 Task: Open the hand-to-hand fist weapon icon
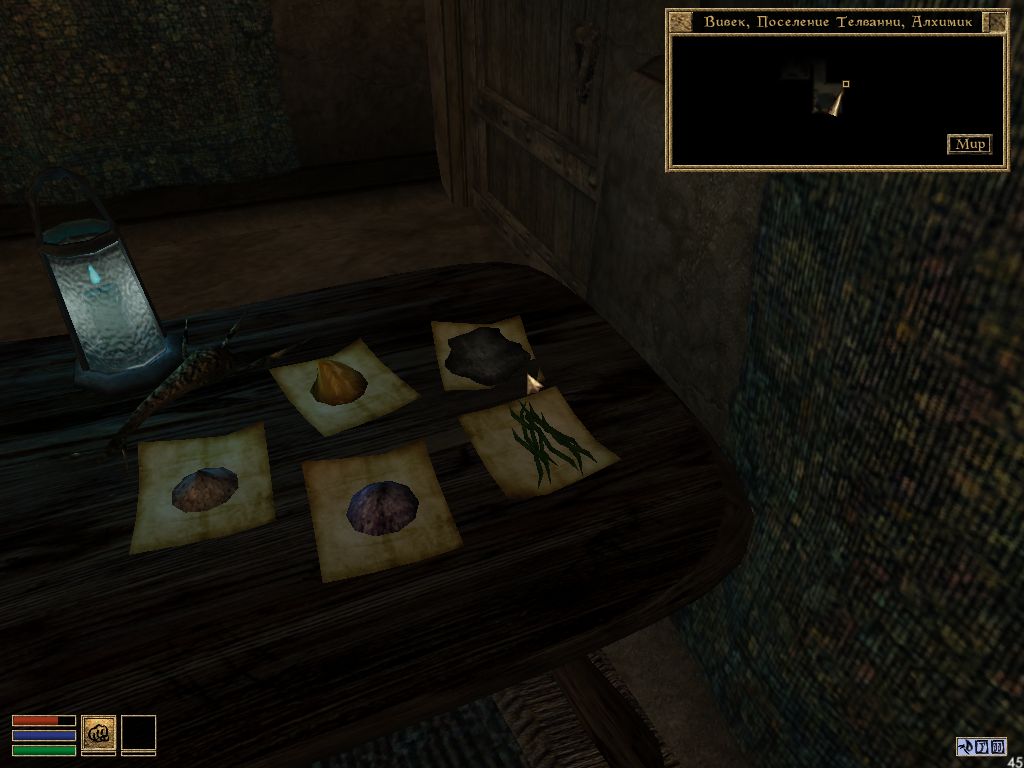point(98,733)
